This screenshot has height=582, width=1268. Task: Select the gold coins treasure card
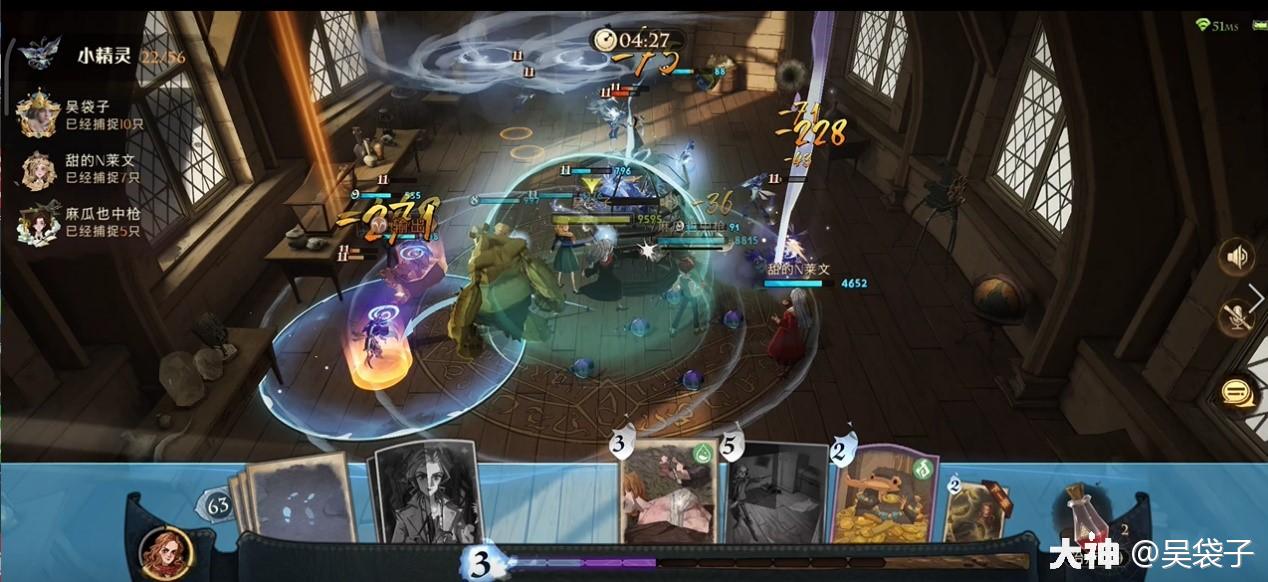[x=885, y=495]
